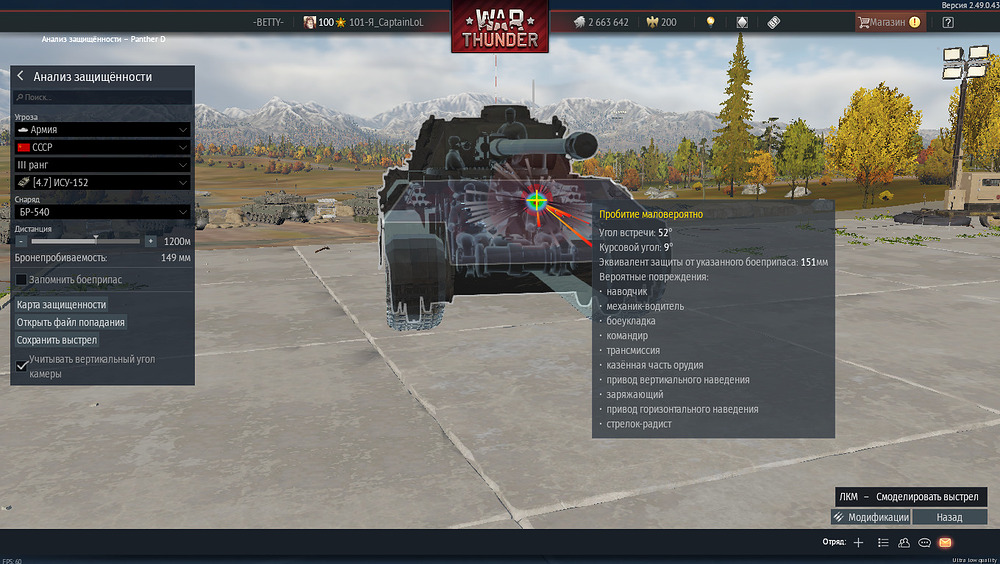The width and height of the screenshot is (1000, 564).
Task: Click the Дистанция slider track
Action: (x=85, y=241)
